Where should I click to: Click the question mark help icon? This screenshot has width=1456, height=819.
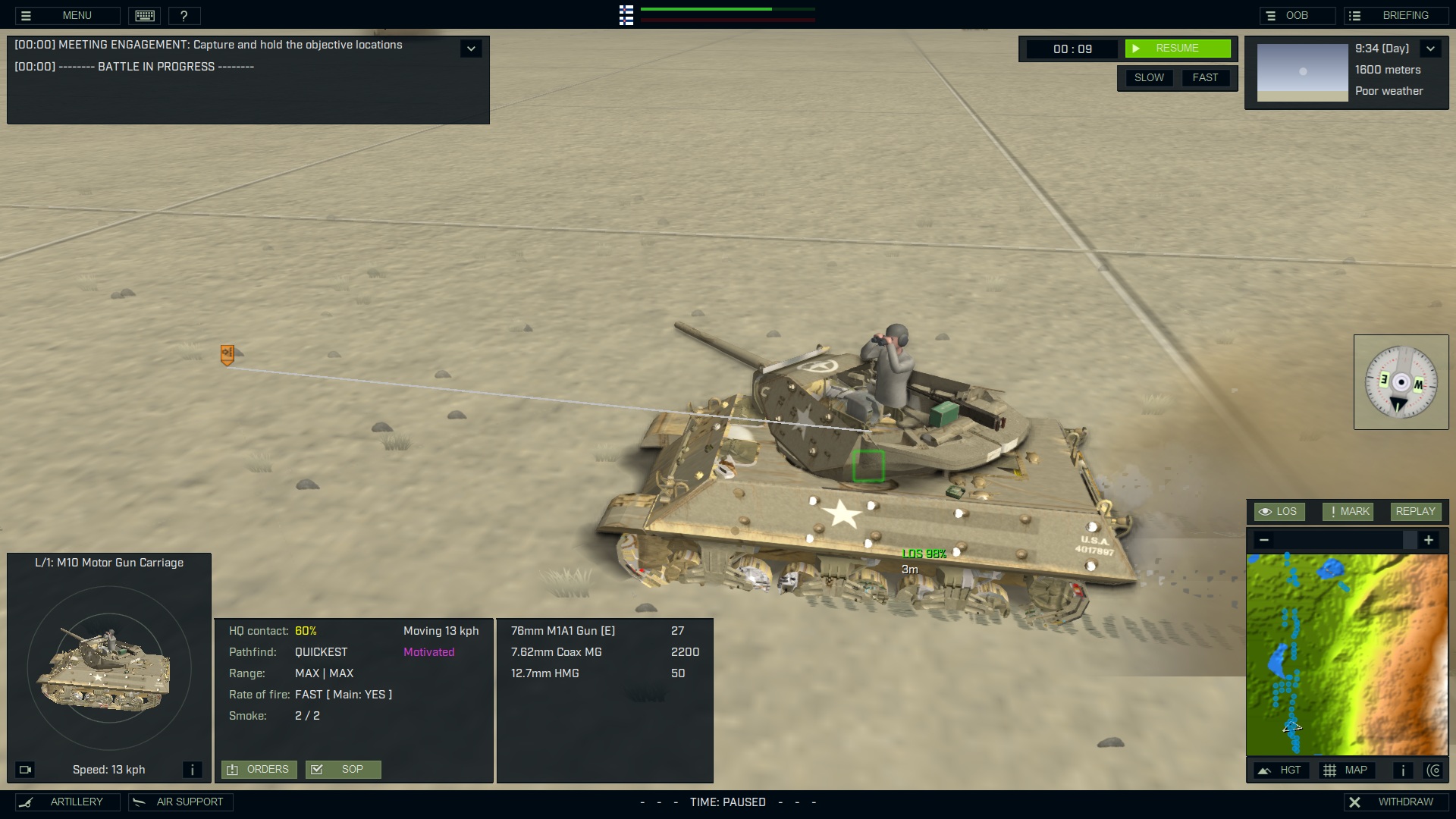(184, 15)
